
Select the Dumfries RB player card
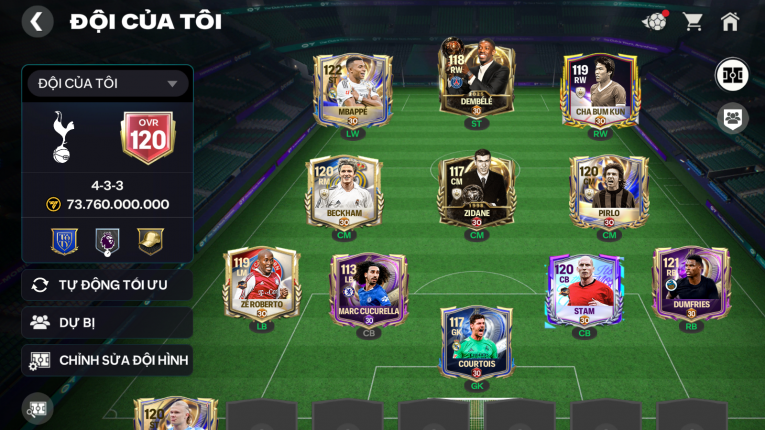[x=691, y=284]
